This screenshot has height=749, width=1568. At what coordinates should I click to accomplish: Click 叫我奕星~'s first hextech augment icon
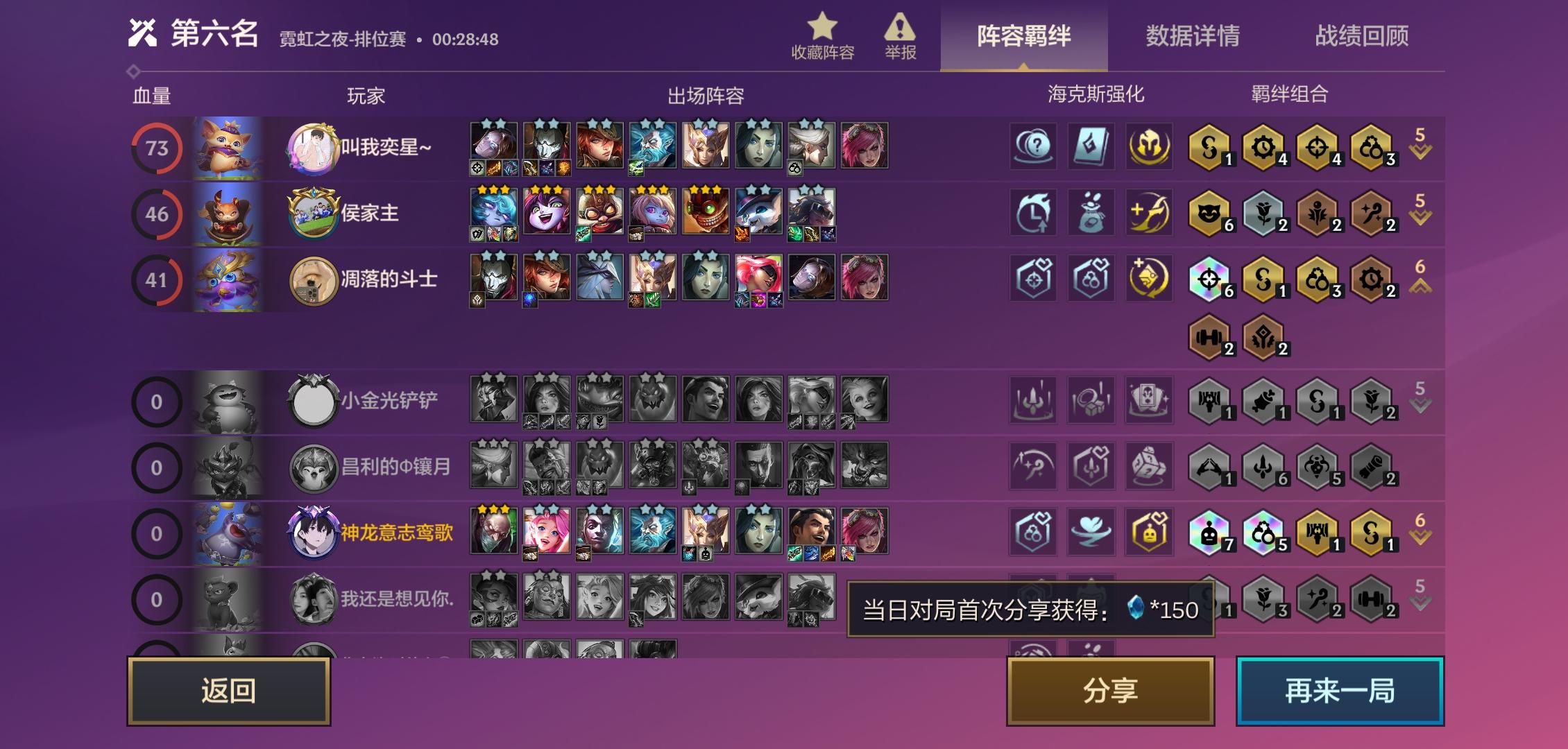1034,147
